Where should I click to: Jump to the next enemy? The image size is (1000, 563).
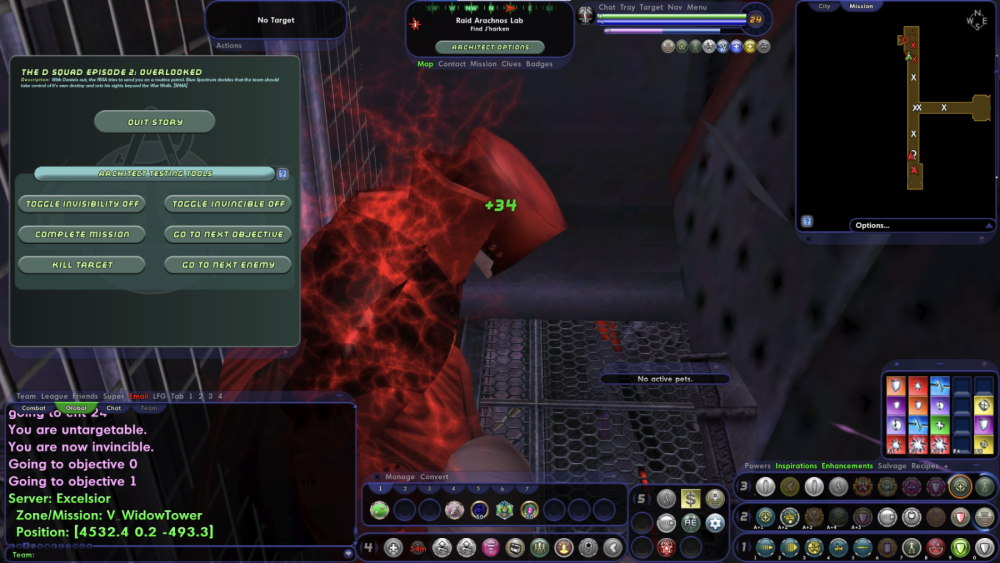228,265
